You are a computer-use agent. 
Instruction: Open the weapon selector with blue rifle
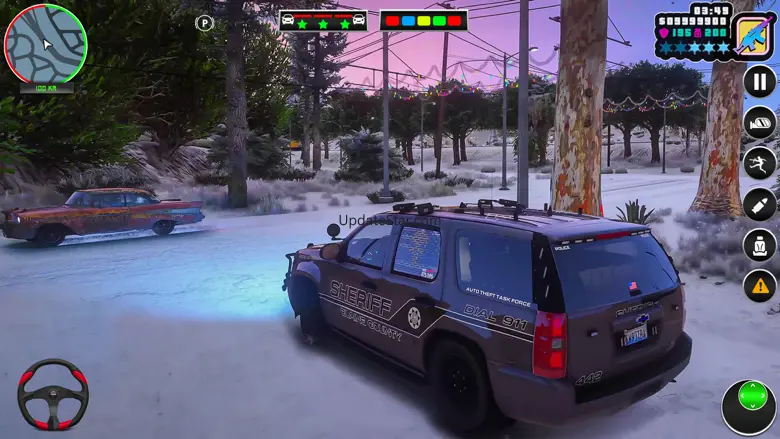(751, 34)
